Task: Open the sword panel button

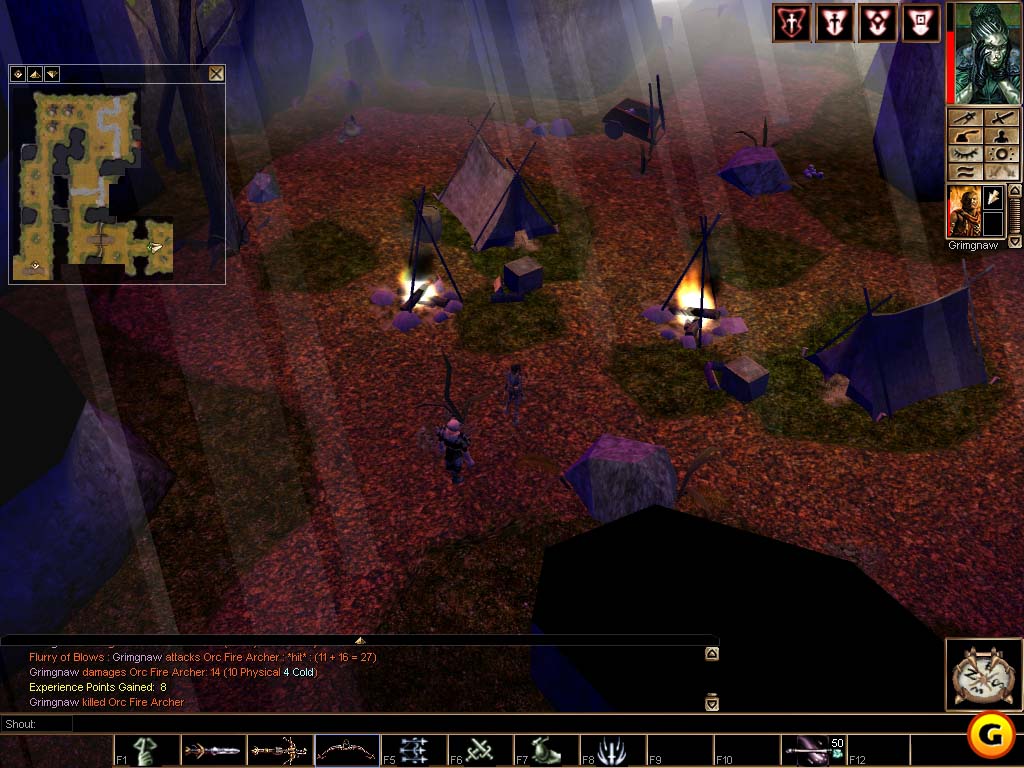Action: pos(999,118)
